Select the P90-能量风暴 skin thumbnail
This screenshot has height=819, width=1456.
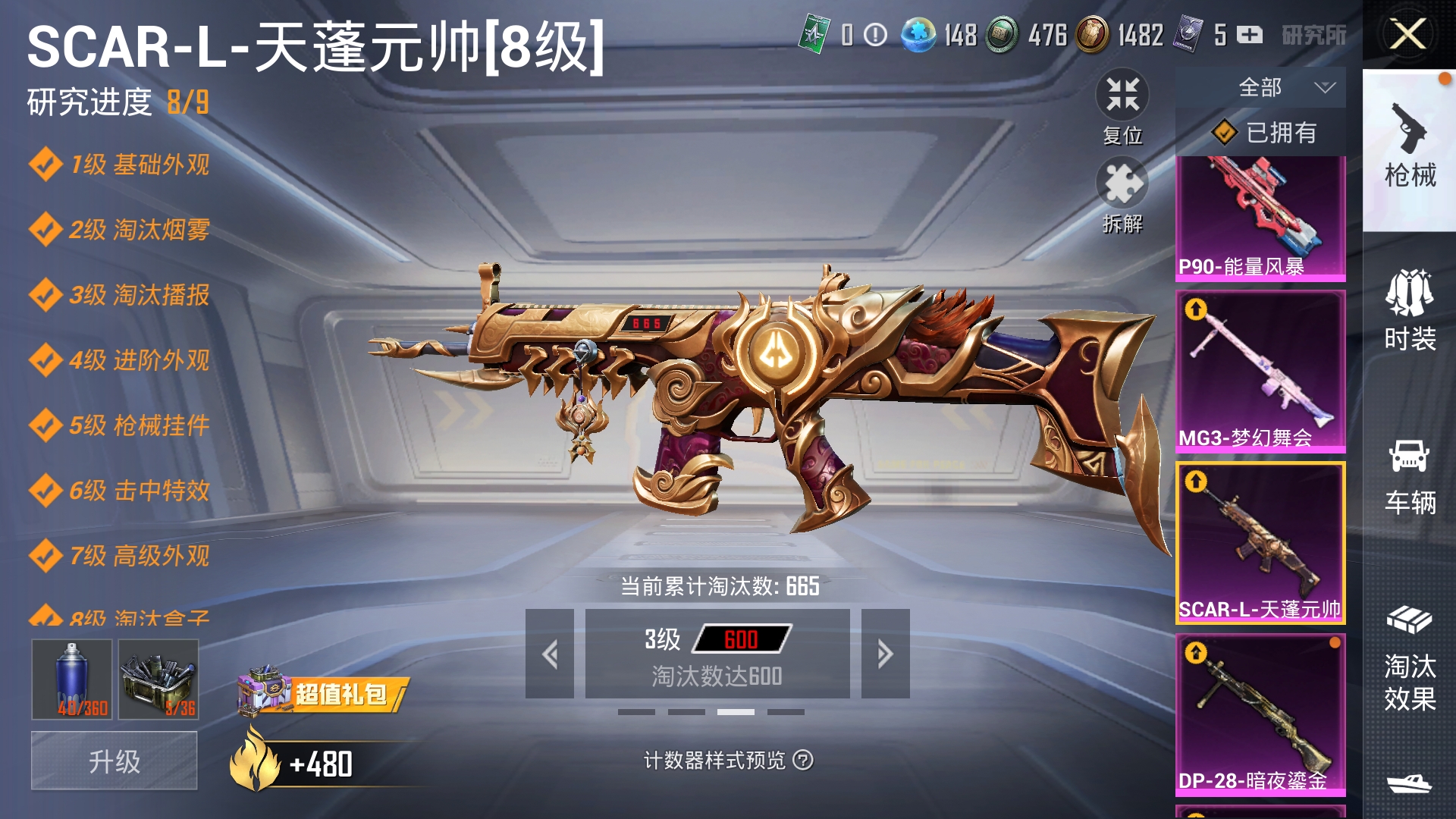(x=1260, y=218)
